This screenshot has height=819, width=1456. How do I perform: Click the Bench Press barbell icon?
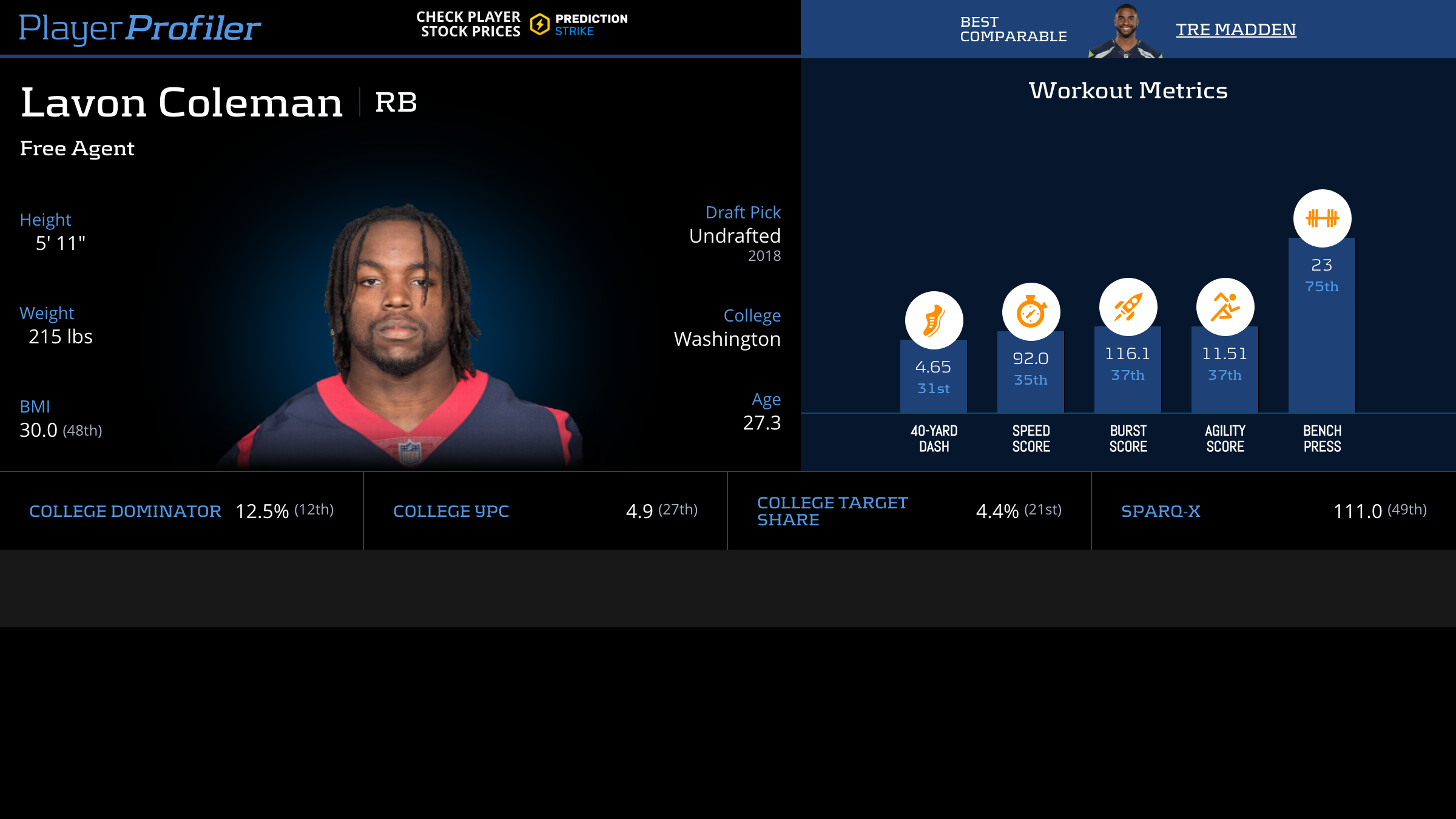tap(1322, 218)
